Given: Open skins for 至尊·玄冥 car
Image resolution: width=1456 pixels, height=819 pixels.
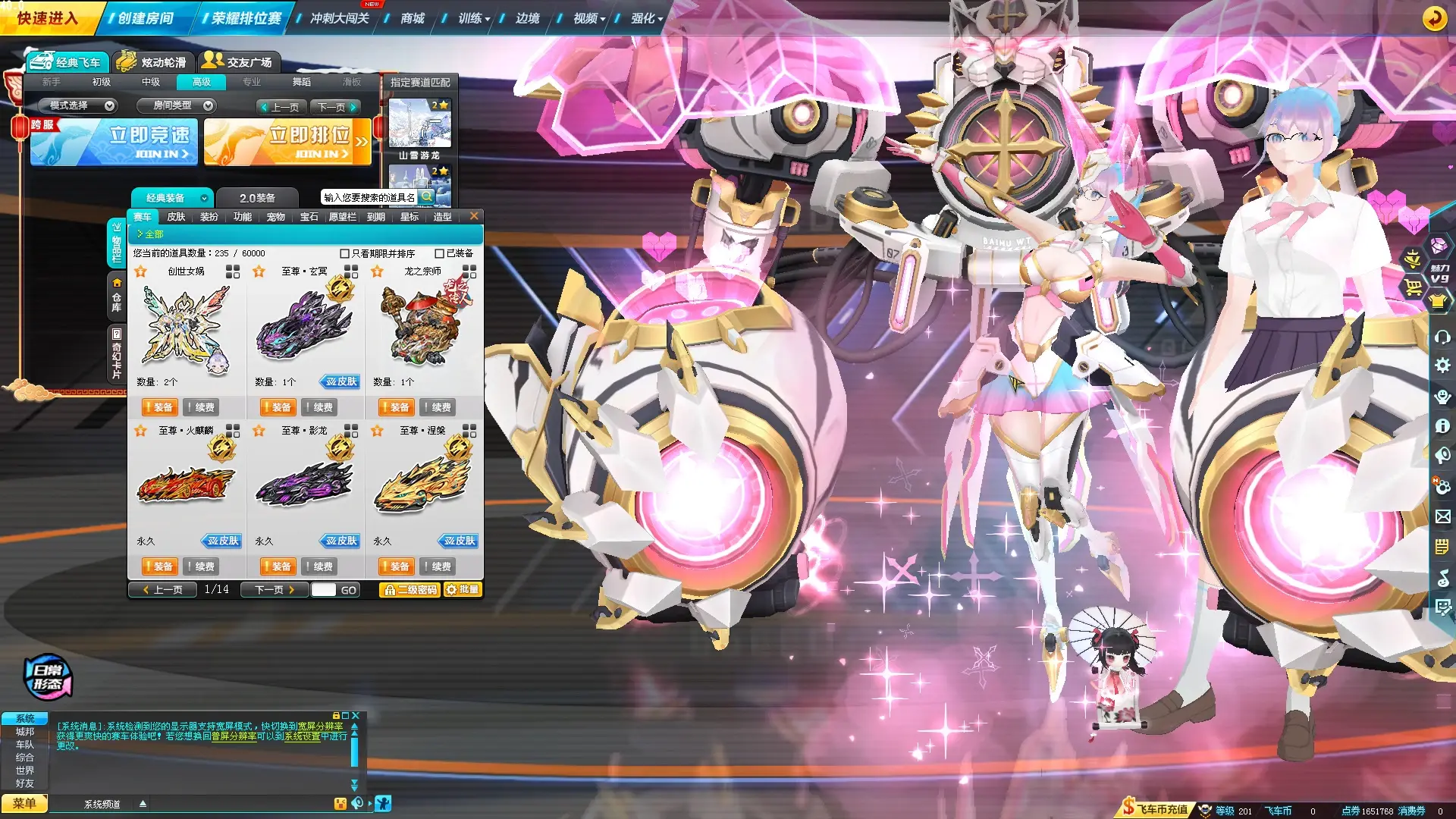Looking at the screenshot, I should [x=340, y=381].
